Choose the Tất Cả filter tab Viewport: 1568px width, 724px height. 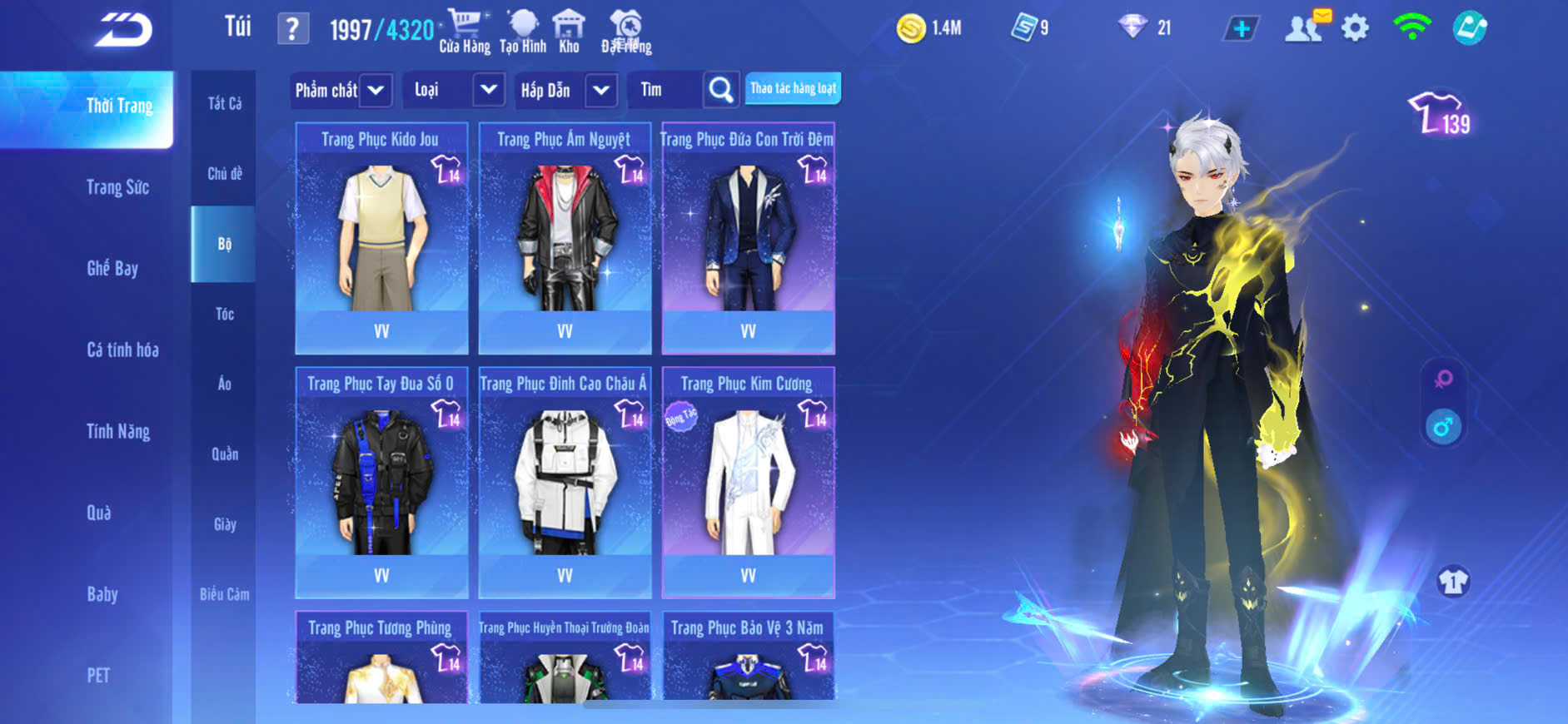[224, 103]
